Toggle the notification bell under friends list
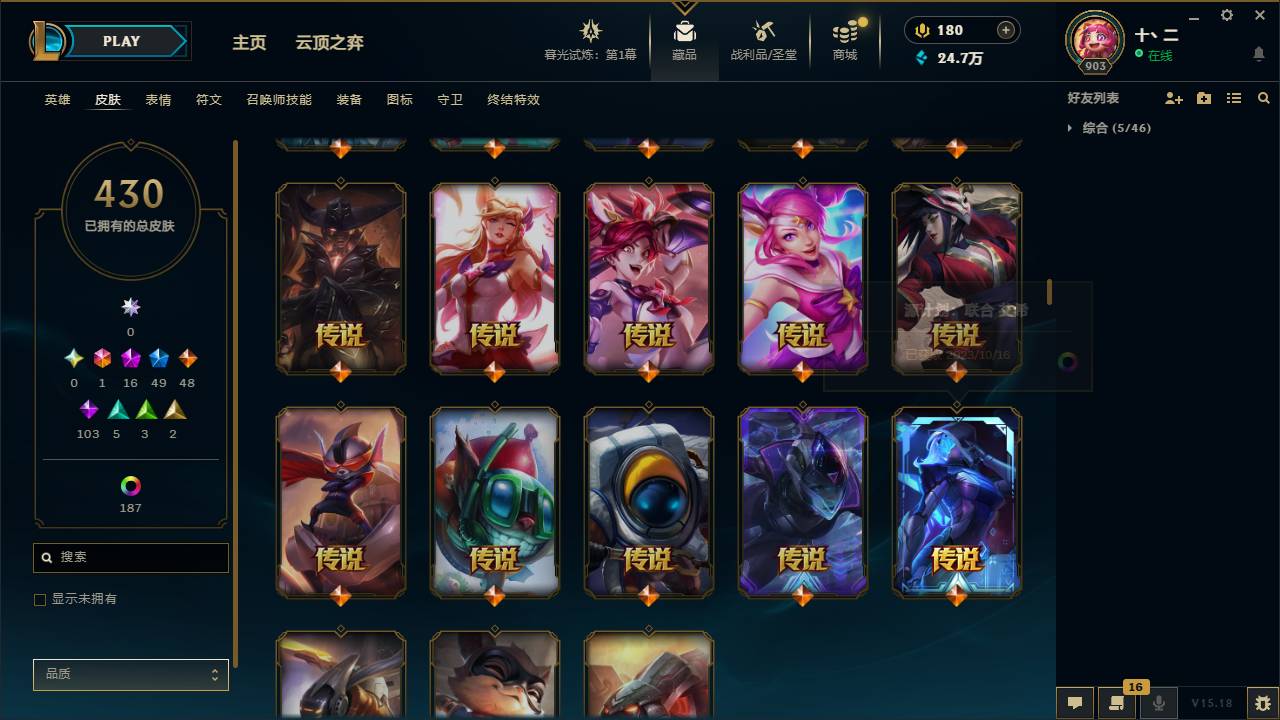The width and height of the screenshot is (1280, 720). [x=1258, y=55]
